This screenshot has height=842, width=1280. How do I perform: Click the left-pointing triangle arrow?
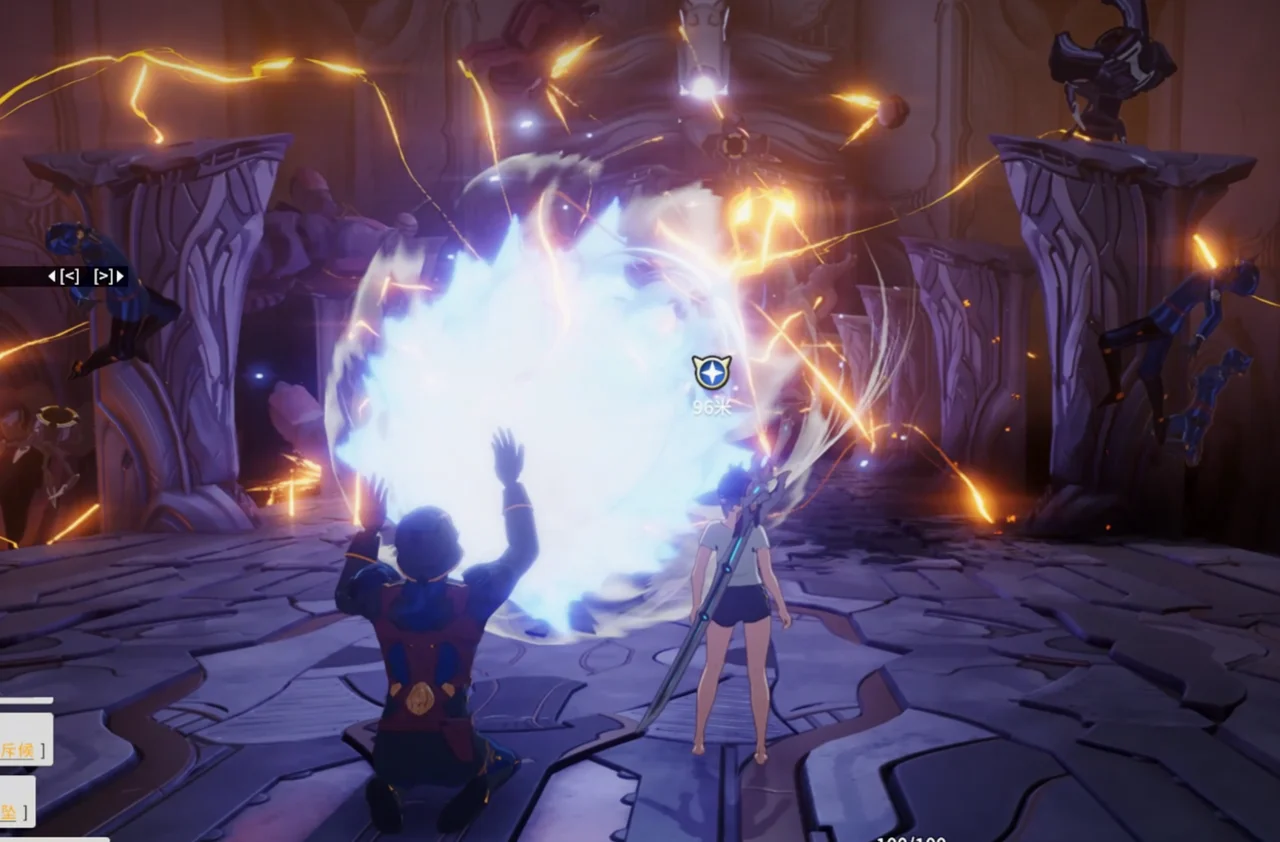(52, 277)
